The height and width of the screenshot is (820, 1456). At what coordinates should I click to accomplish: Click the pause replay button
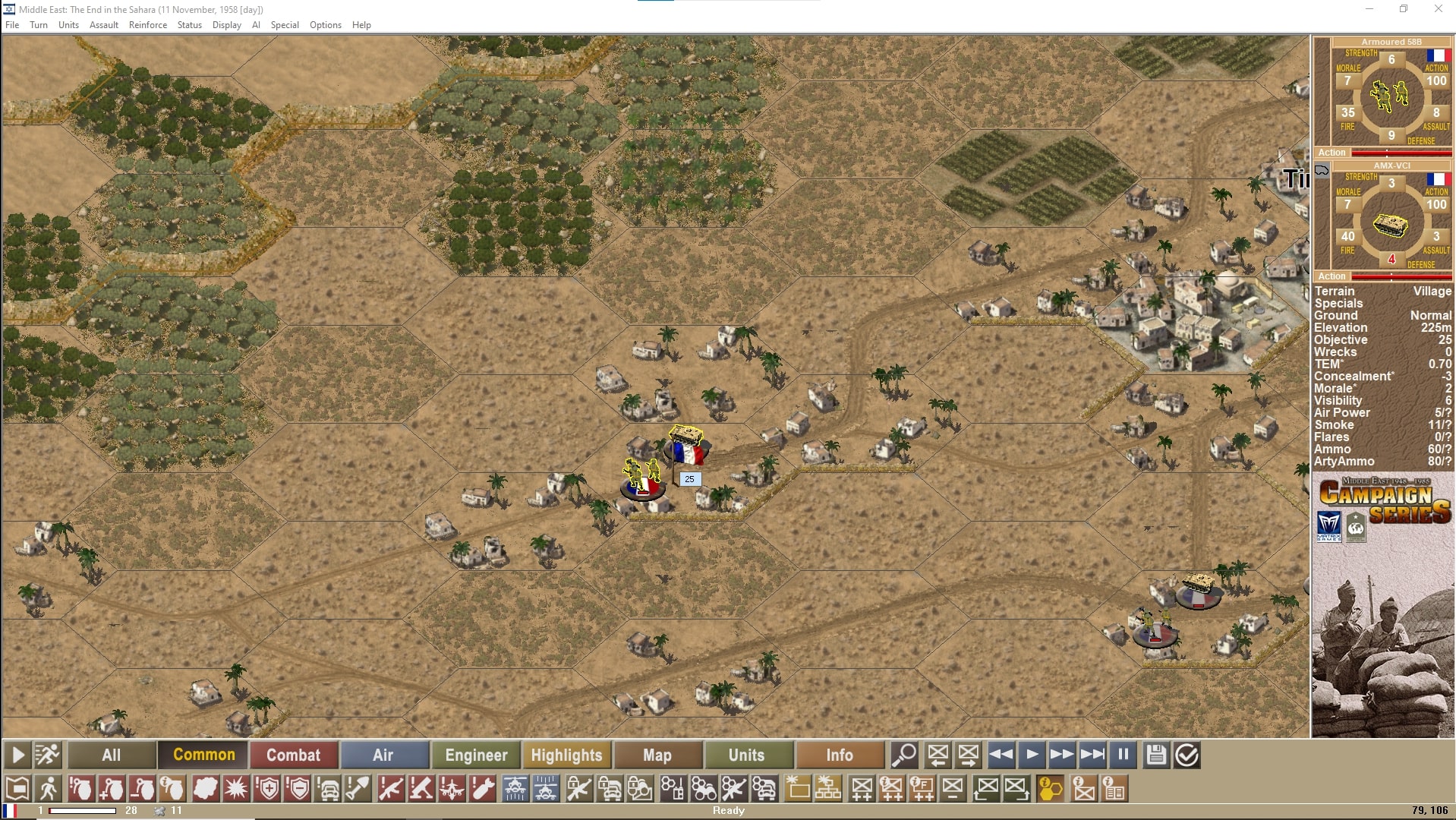pyautogui.click(x=1123, y=755)
